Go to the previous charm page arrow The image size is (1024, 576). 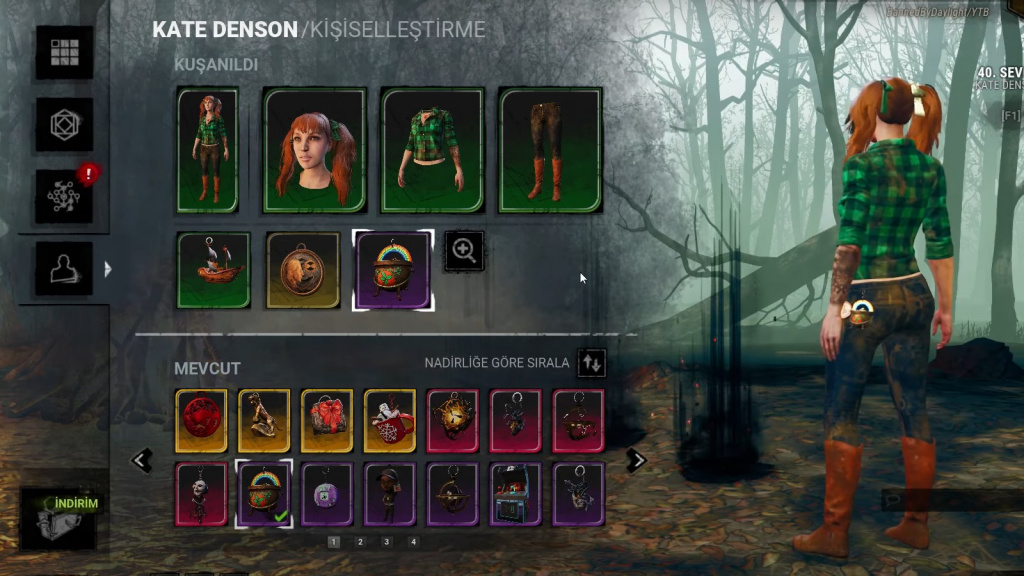coord(142,460)
